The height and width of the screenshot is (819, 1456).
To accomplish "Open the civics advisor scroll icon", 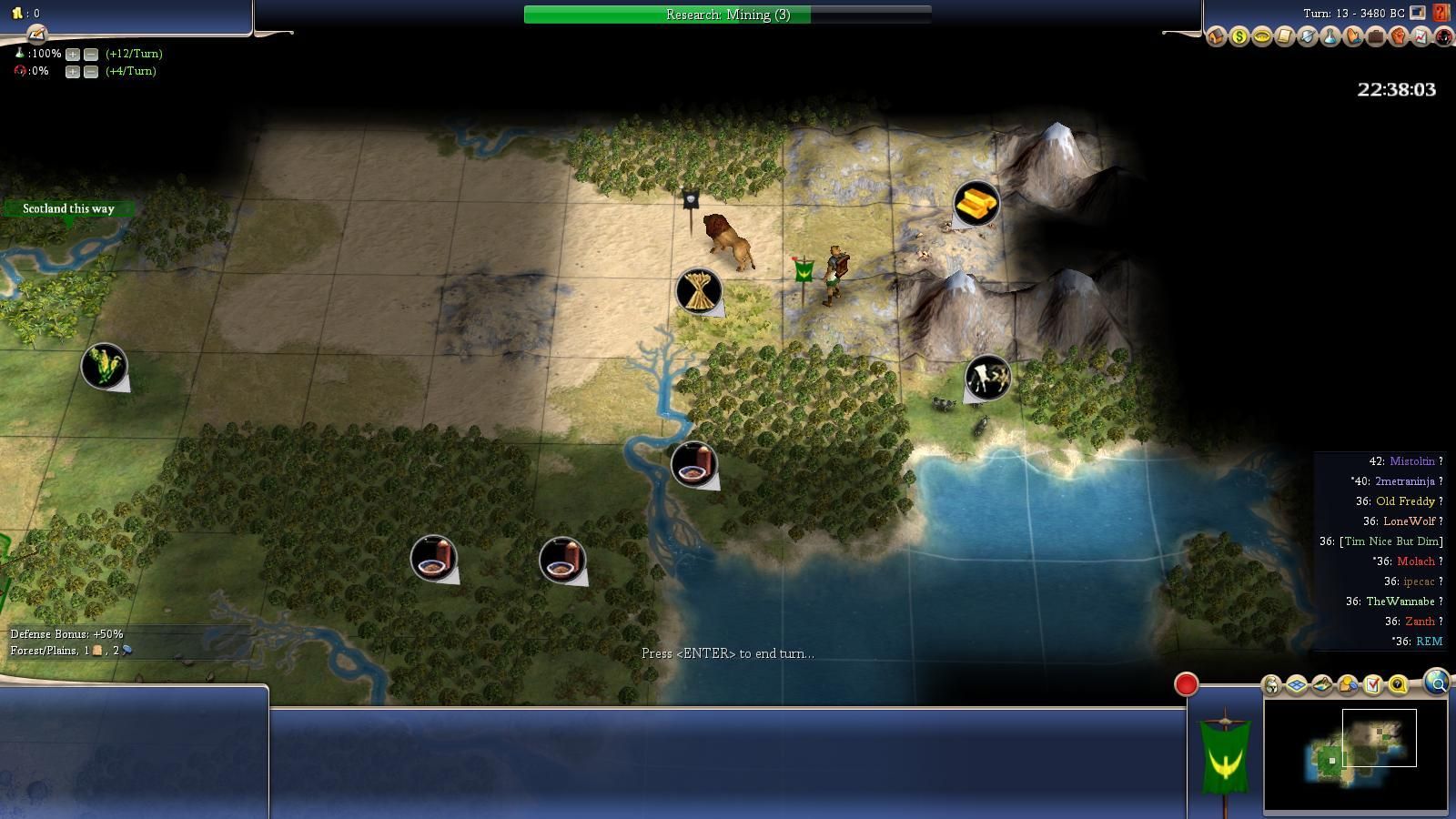I will tap(1285, 37).
